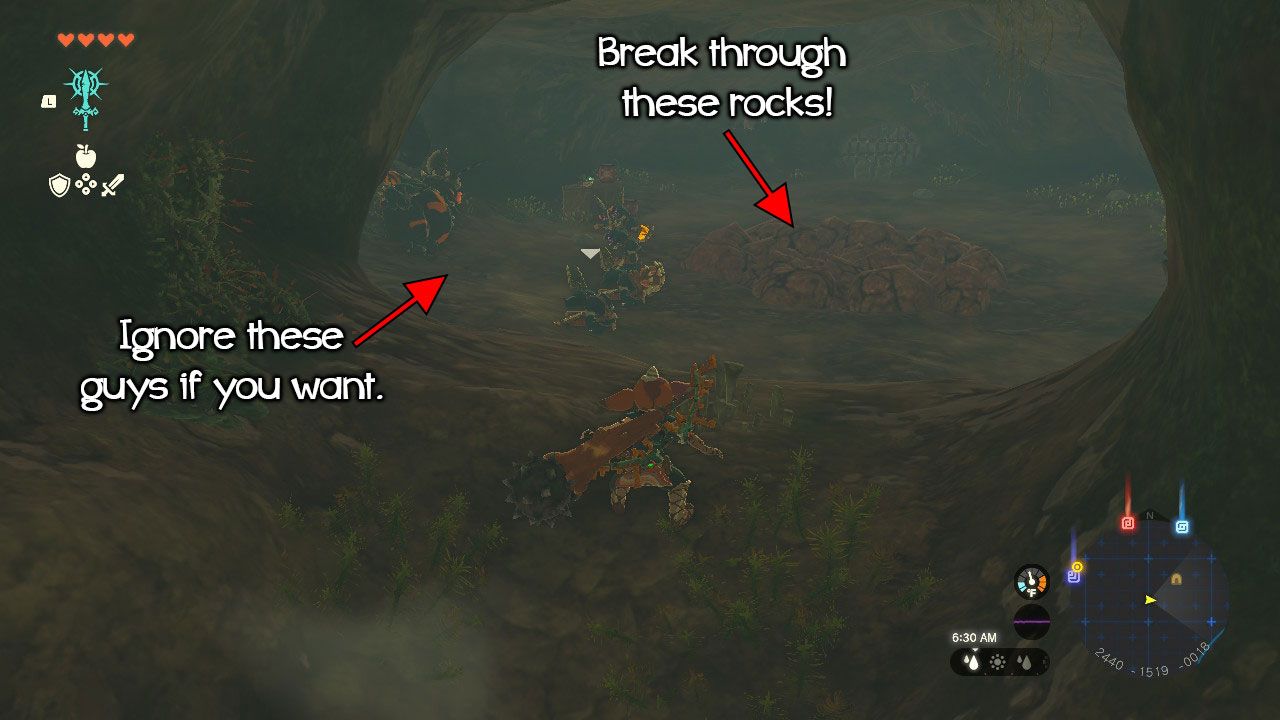Click the blue spiral marker on the minimap
This screenshot has width=1280, height=720.
pos(1182,524)
